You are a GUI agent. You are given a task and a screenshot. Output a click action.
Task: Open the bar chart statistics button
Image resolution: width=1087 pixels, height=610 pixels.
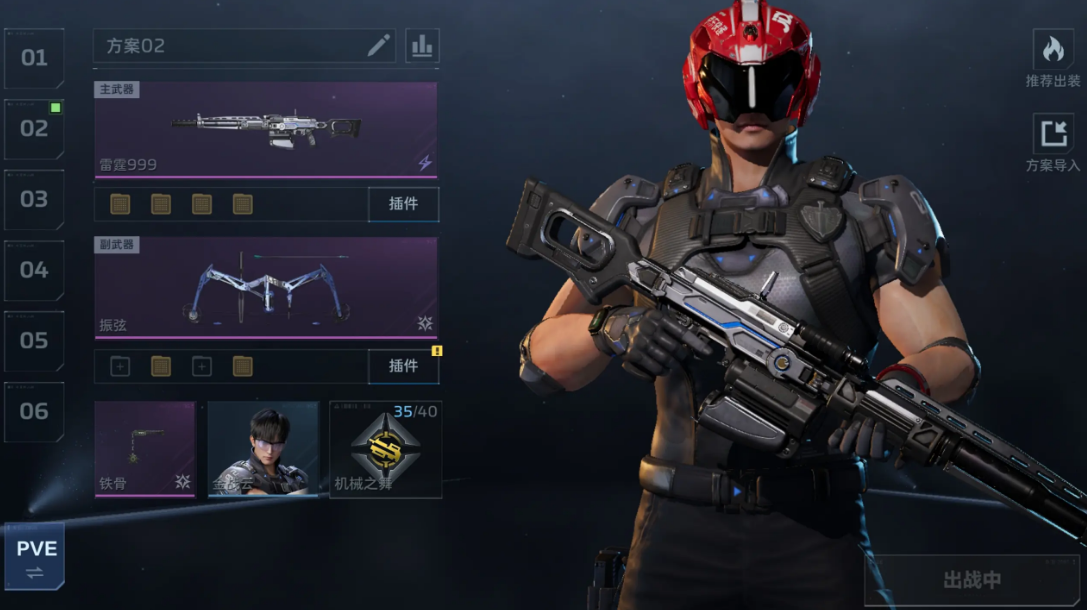(x=422, y=46)
